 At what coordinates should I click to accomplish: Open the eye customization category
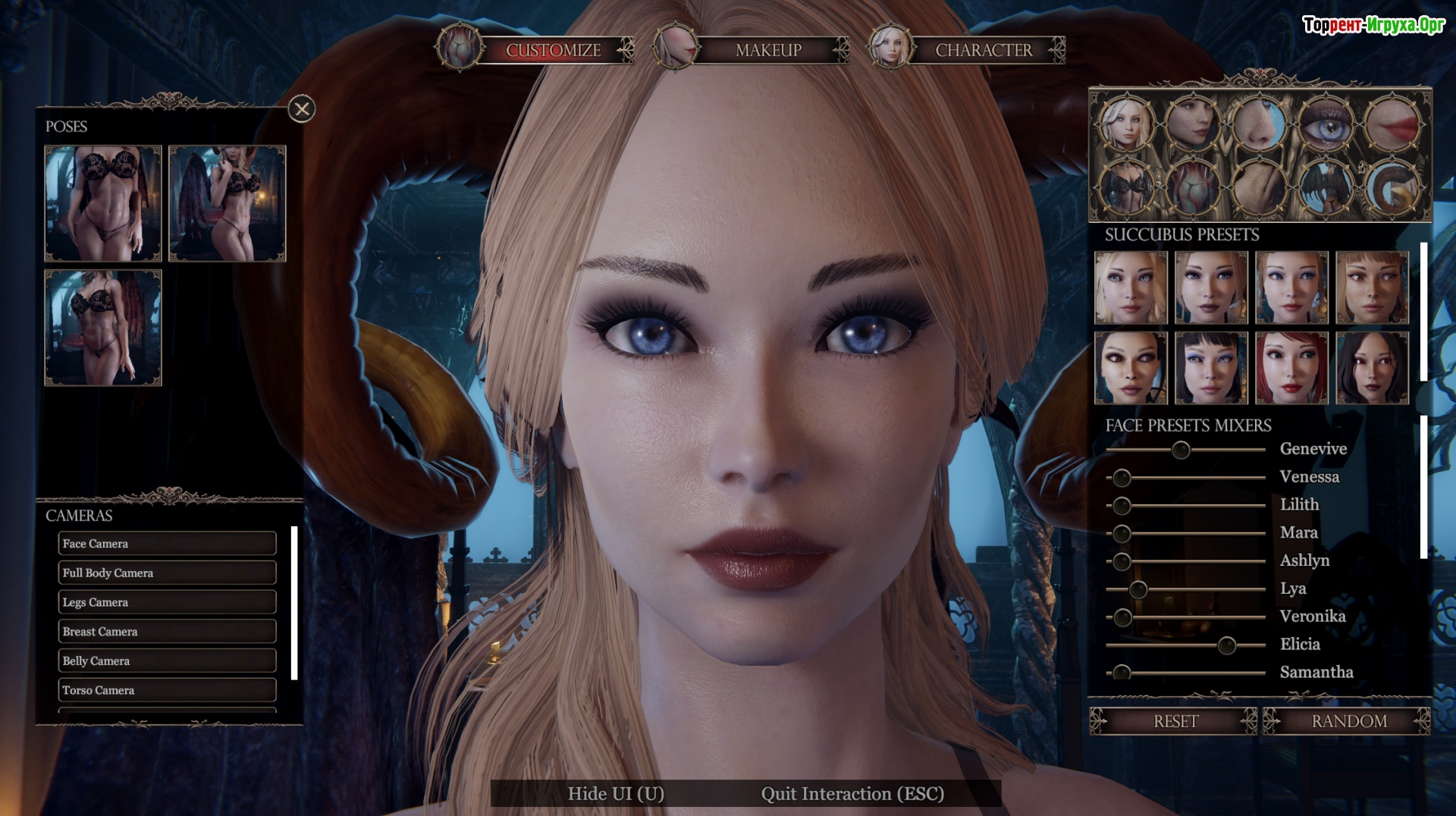click(1326, 124)
